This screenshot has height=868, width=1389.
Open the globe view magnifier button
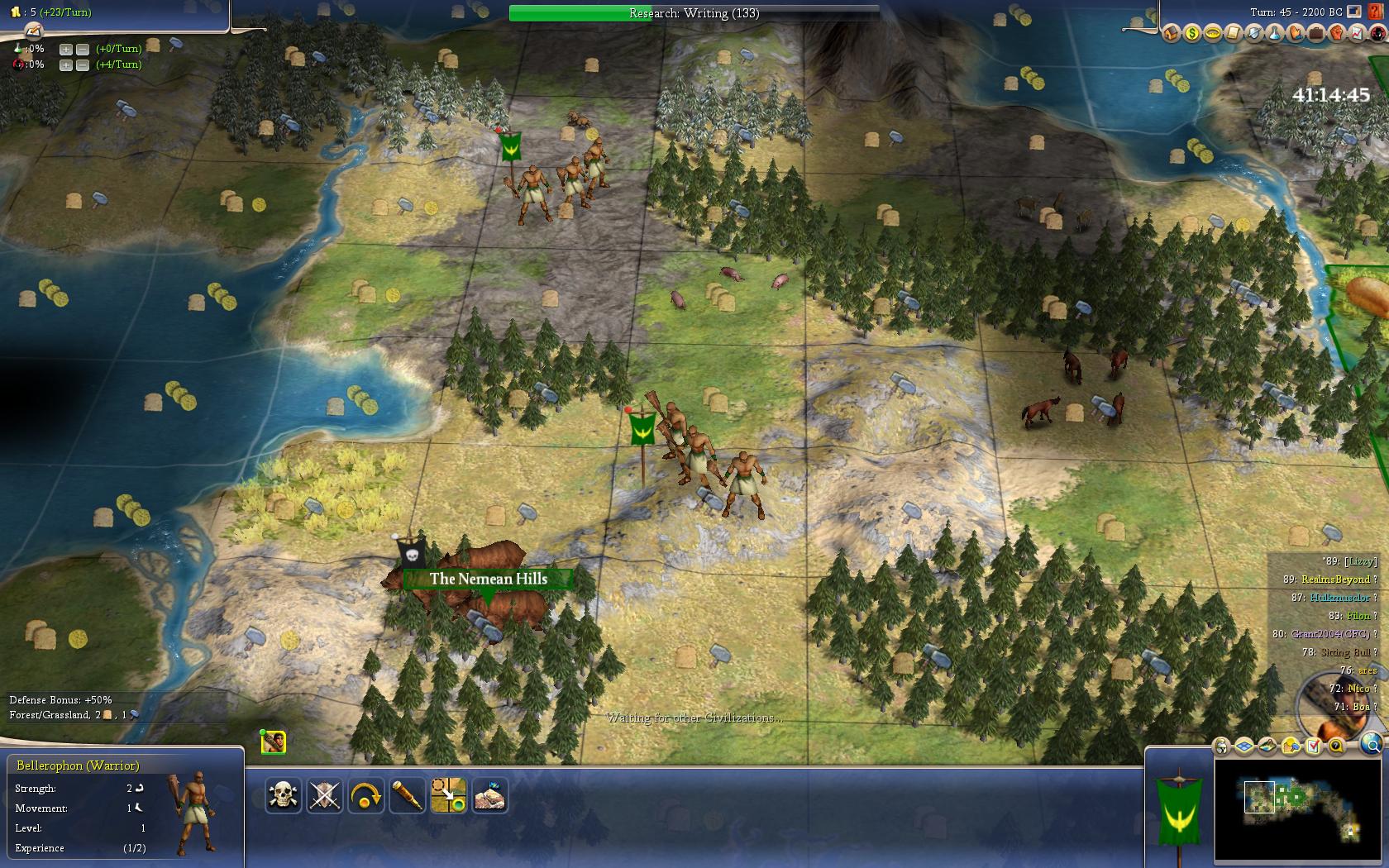tap(1371, 745)
